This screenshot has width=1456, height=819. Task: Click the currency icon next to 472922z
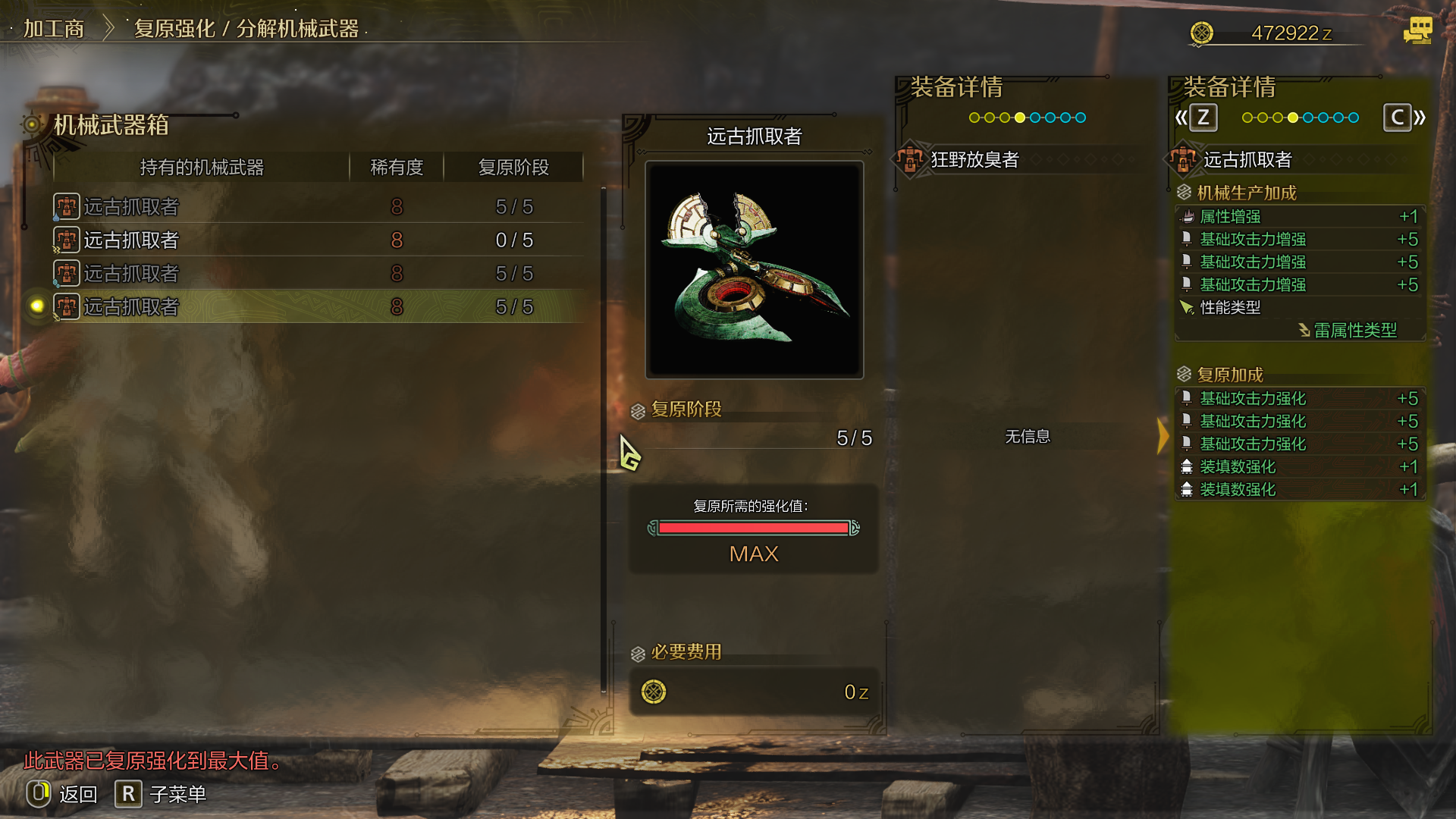pyautogui.click(x=1203, y=33)
